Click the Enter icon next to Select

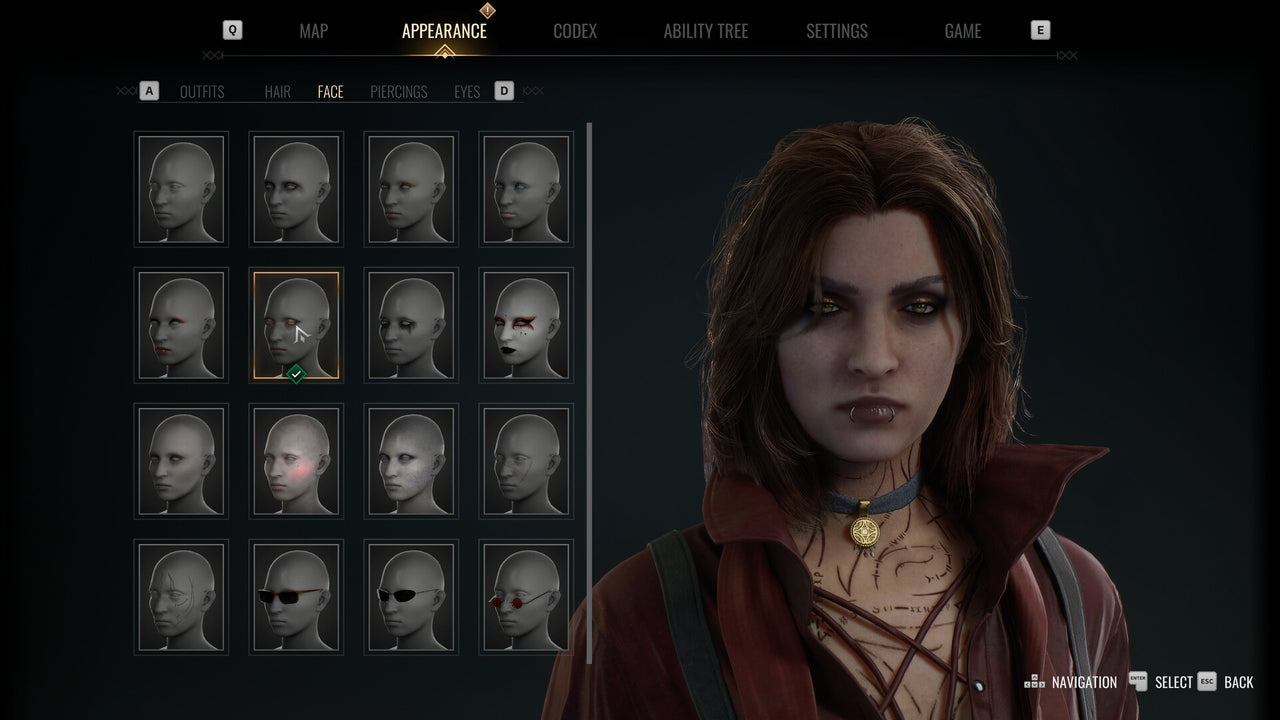1138,681
